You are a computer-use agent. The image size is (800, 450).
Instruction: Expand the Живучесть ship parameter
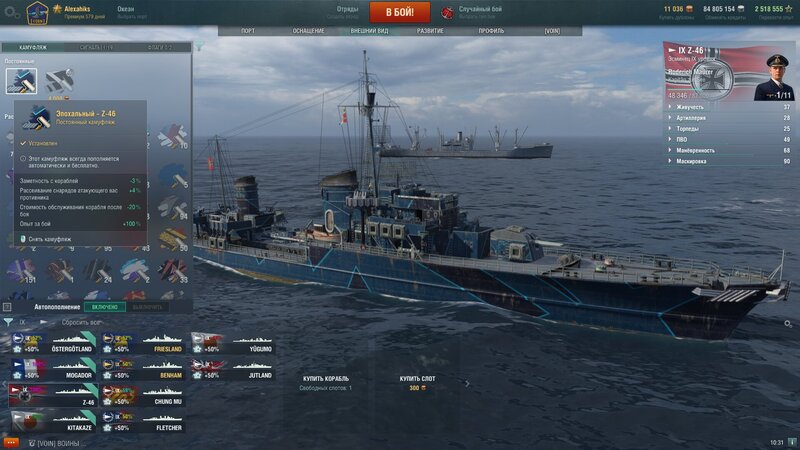pos(730,106)
